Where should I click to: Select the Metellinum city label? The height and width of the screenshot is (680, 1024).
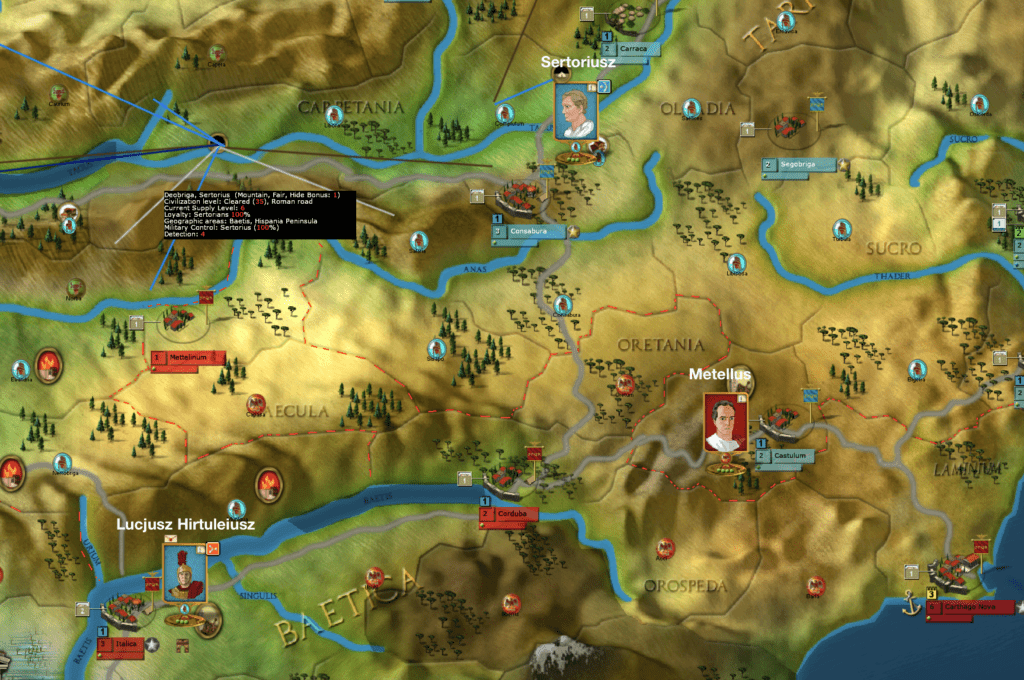tap(187, 357)
